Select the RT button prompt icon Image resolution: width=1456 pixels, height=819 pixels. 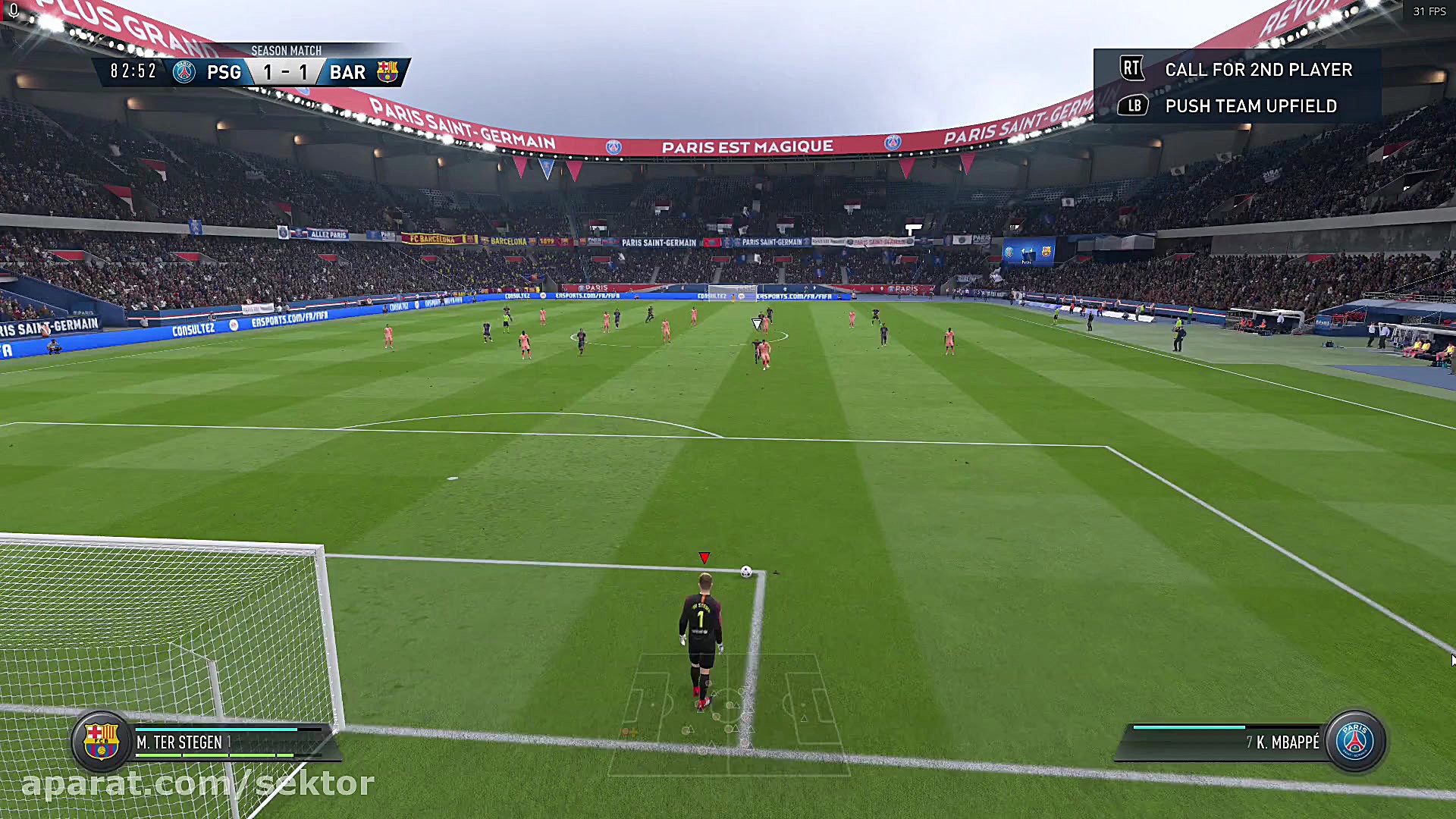(x=1132, y=67)
